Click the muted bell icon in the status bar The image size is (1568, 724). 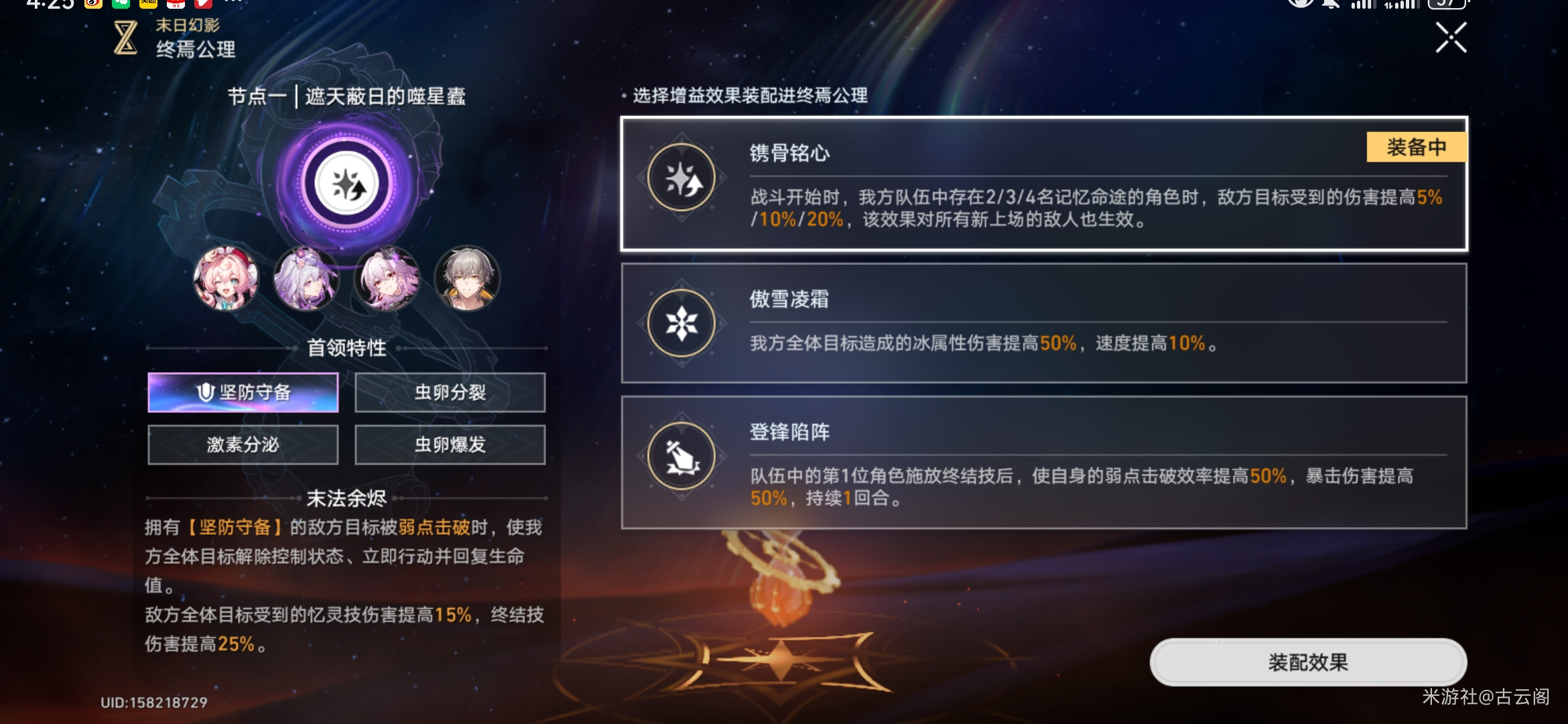tap(1330, 5)
